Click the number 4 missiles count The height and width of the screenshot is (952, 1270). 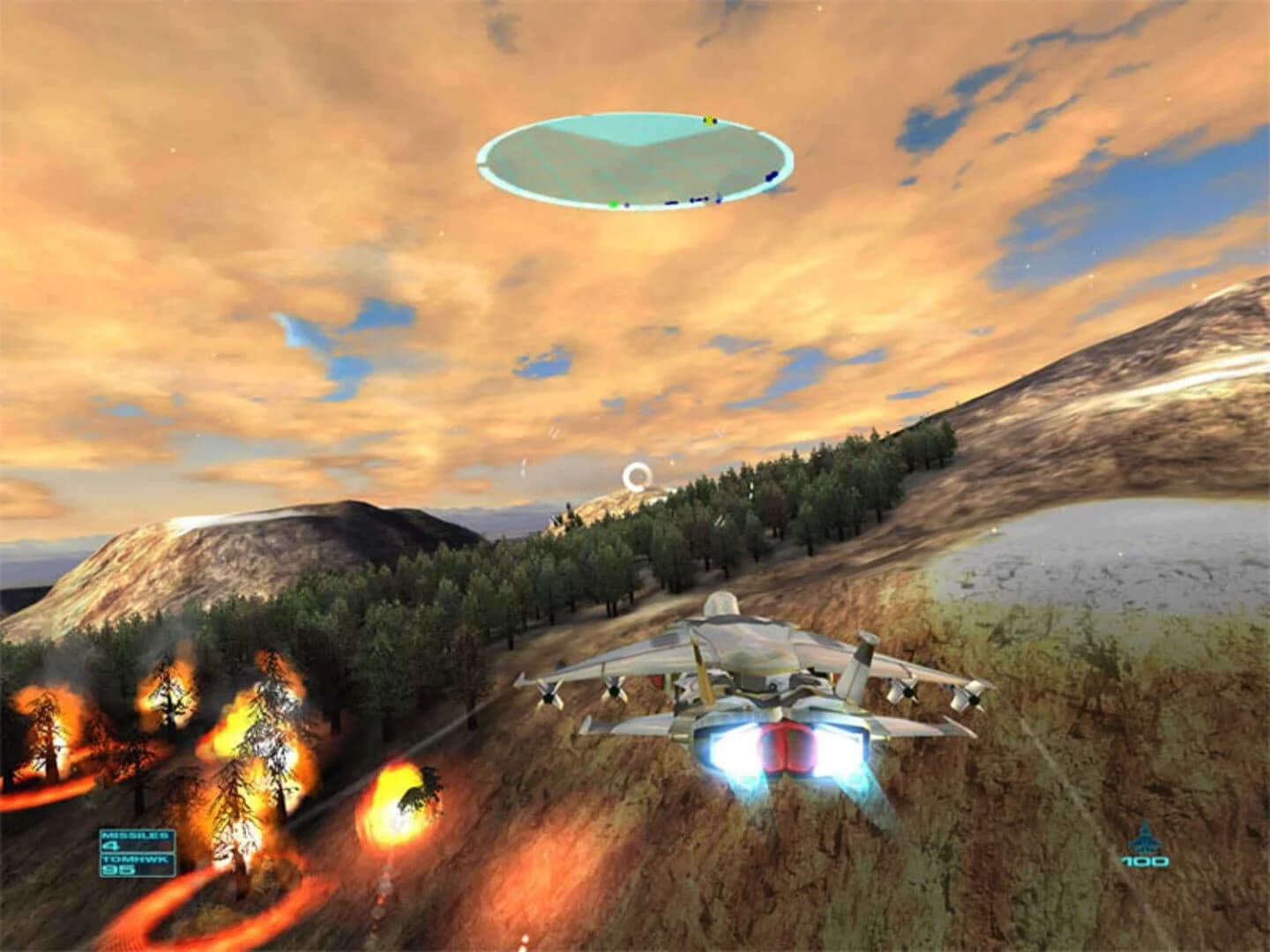tap(111, 845)
